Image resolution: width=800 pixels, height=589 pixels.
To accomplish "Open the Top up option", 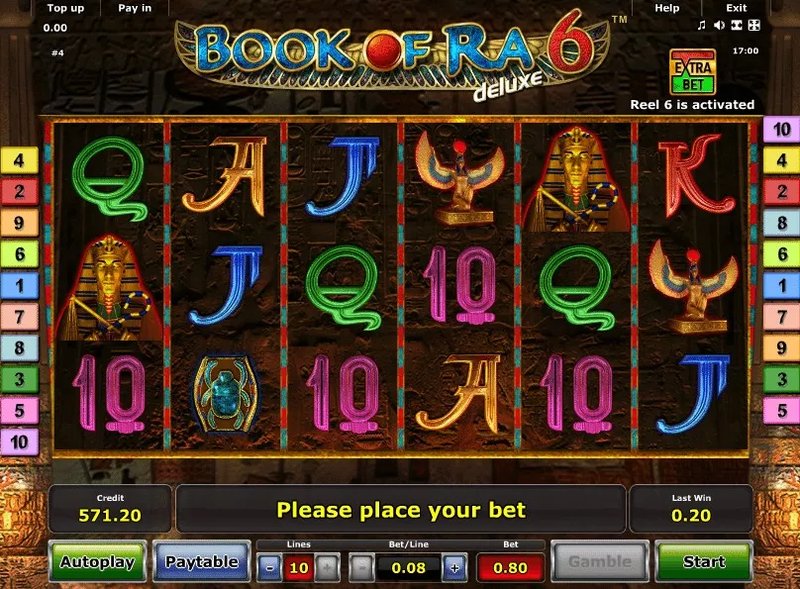I will [63, 8].
